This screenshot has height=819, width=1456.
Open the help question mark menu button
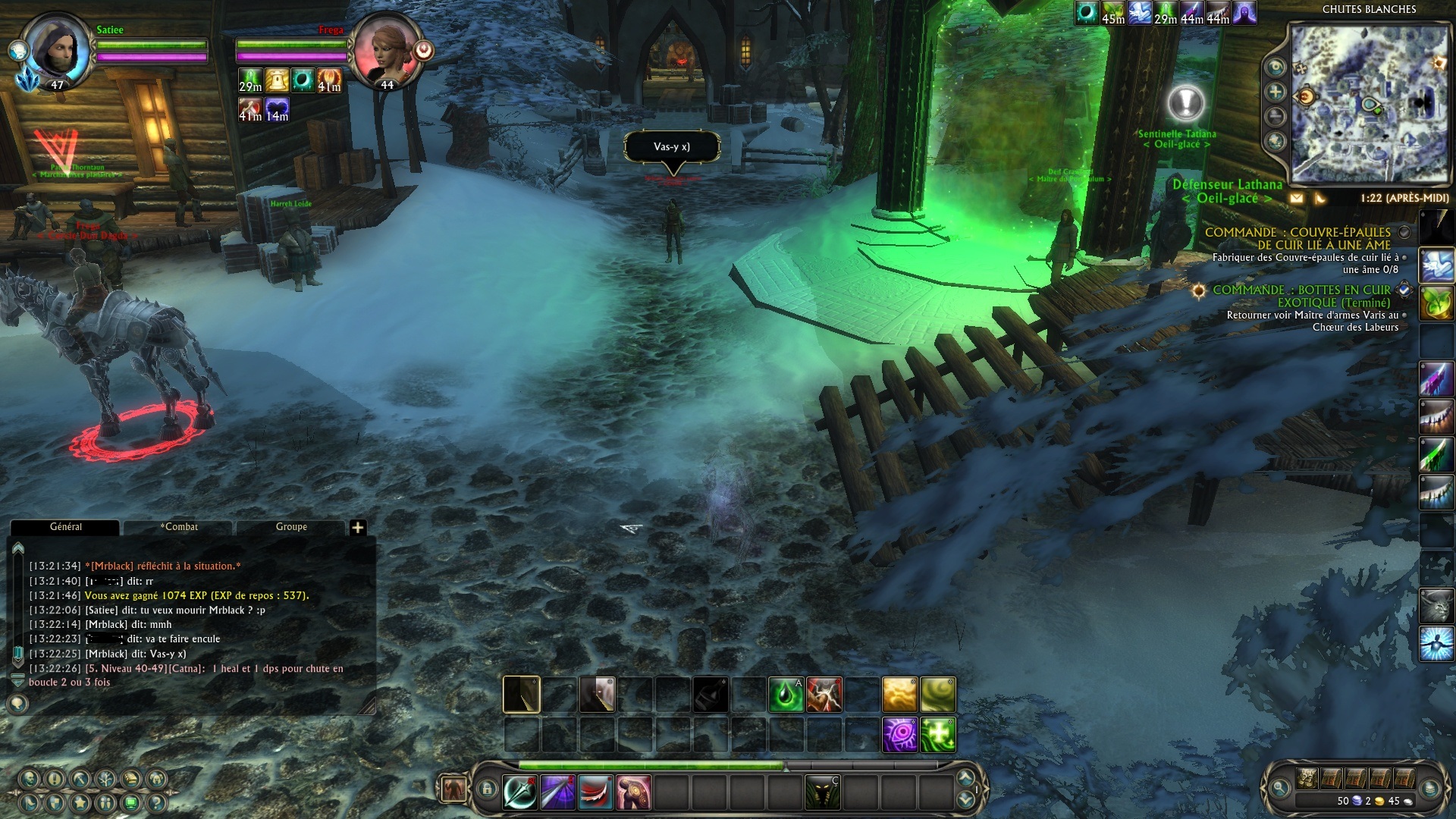click(156, 803)
